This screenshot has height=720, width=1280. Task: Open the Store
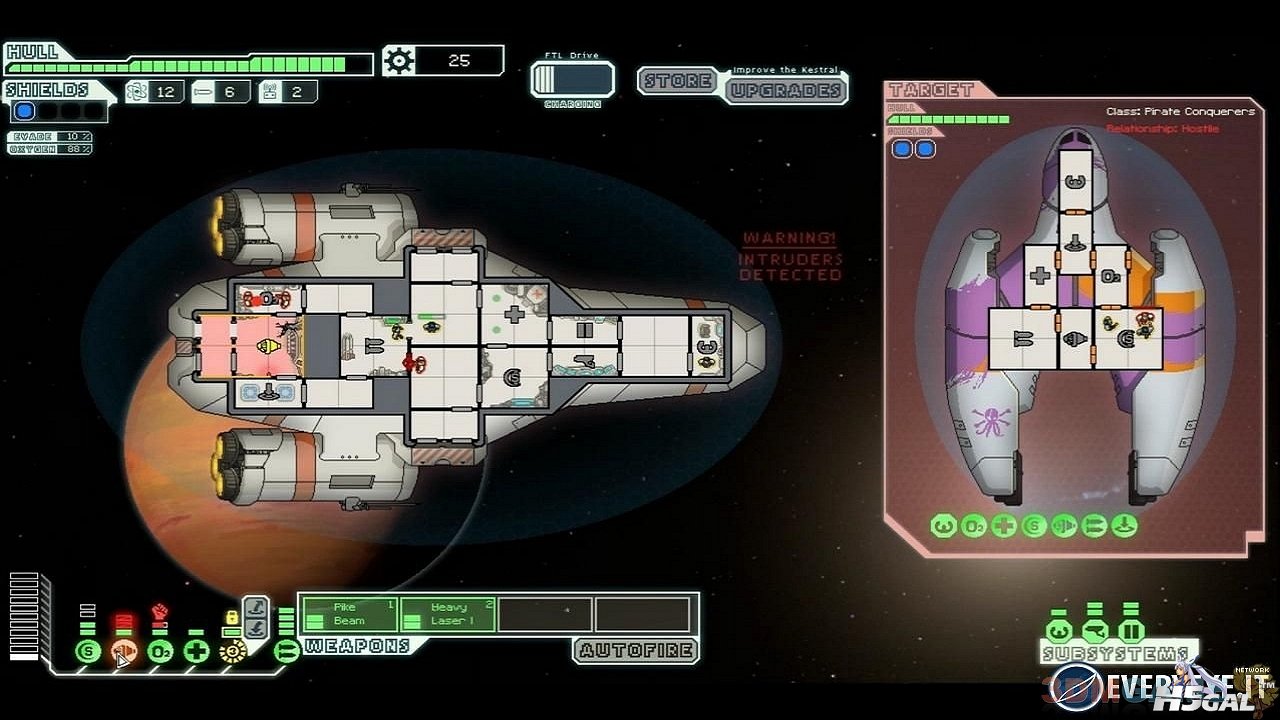point(680,81)
